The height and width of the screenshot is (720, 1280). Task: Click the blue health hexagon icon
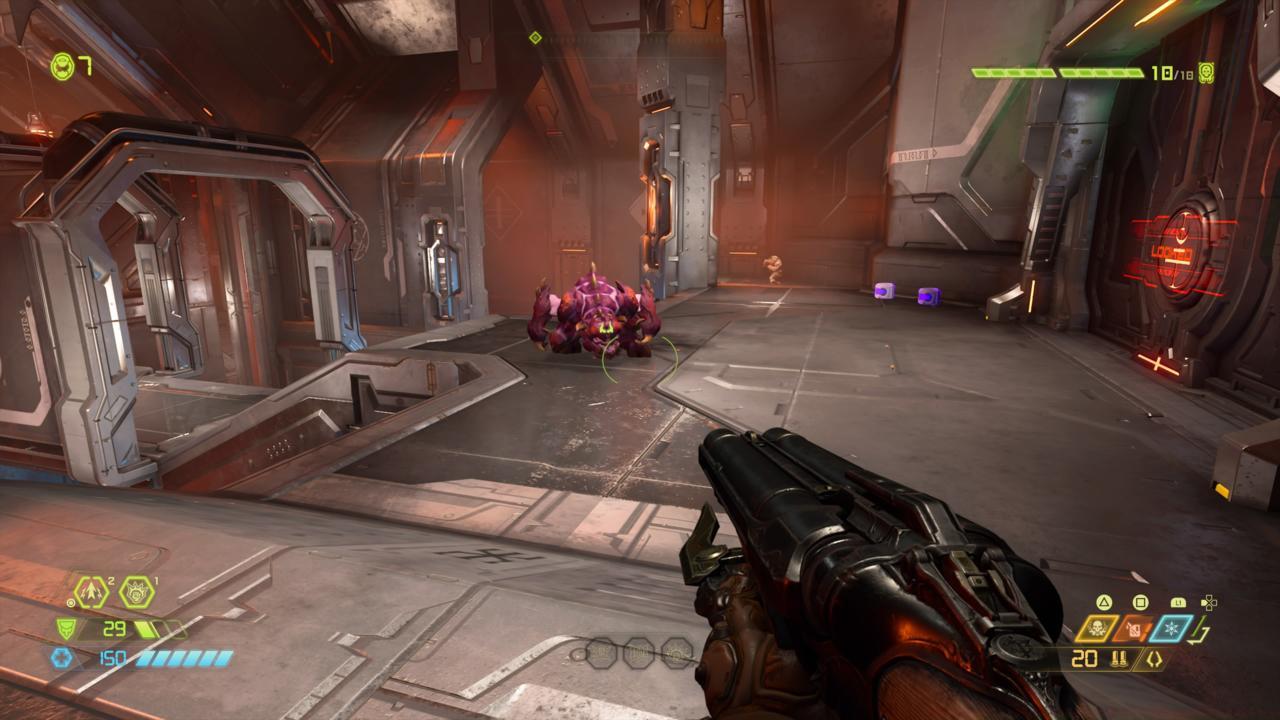point(60,658)
